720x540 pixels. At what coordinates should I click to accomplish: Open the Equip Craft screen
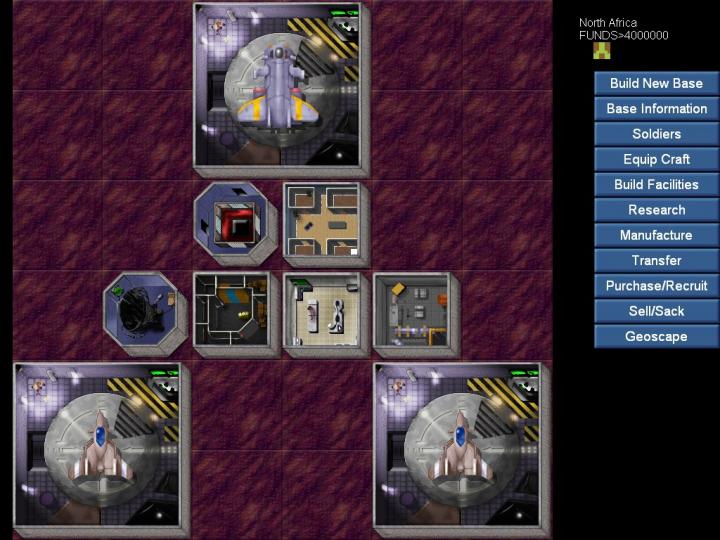click(656, 159)
